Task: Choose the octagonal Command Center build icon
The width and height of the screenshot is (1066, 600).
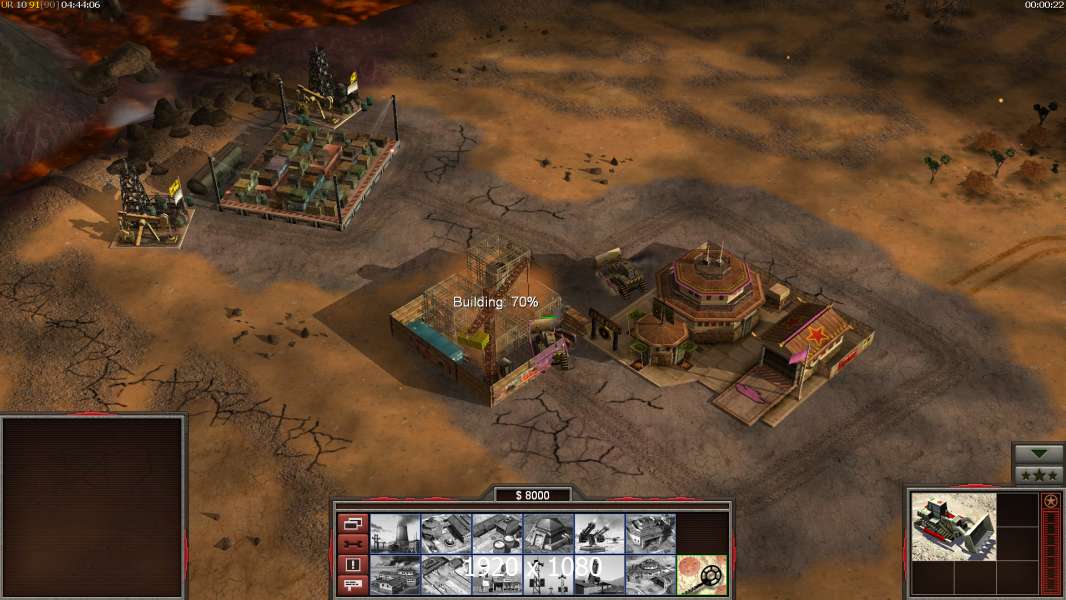Action: tap(650, 575)
